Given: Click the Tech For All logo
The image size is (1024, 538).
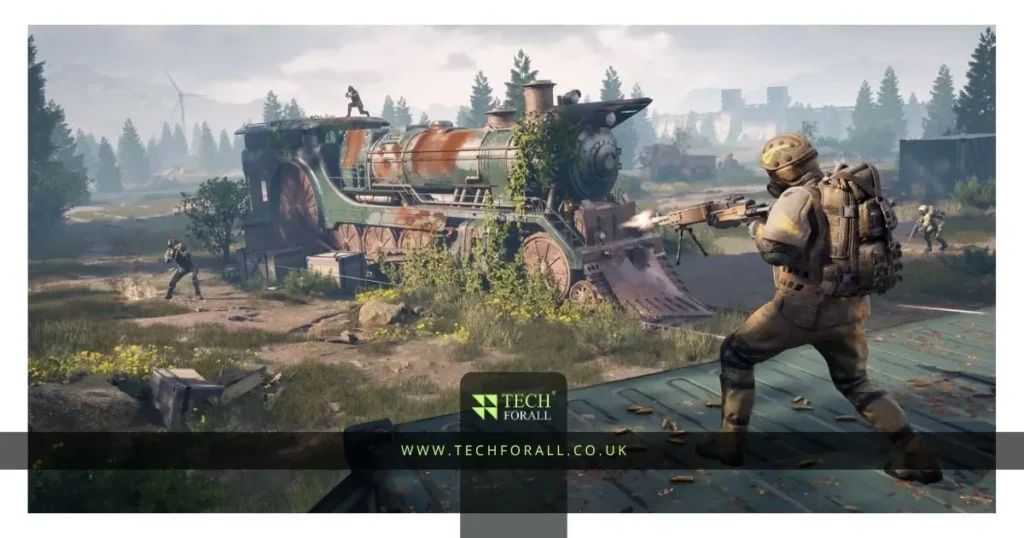Looking at the screenshot, I should click(x=513, y=406).
